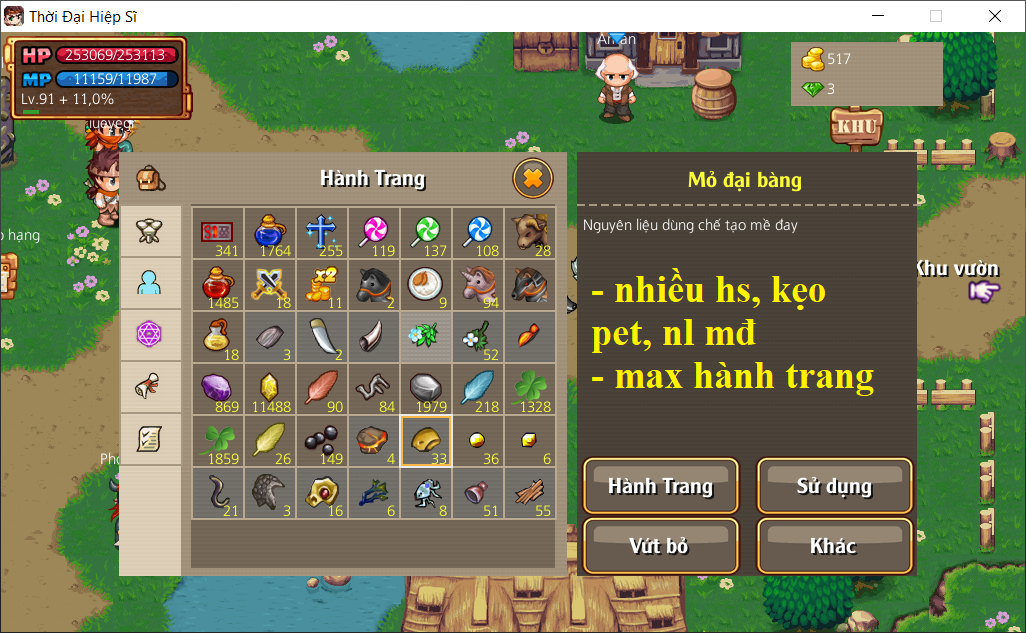The image size is (1026, 633).
Task: Select the purple magic circle tab
Action: pos(150,335)
